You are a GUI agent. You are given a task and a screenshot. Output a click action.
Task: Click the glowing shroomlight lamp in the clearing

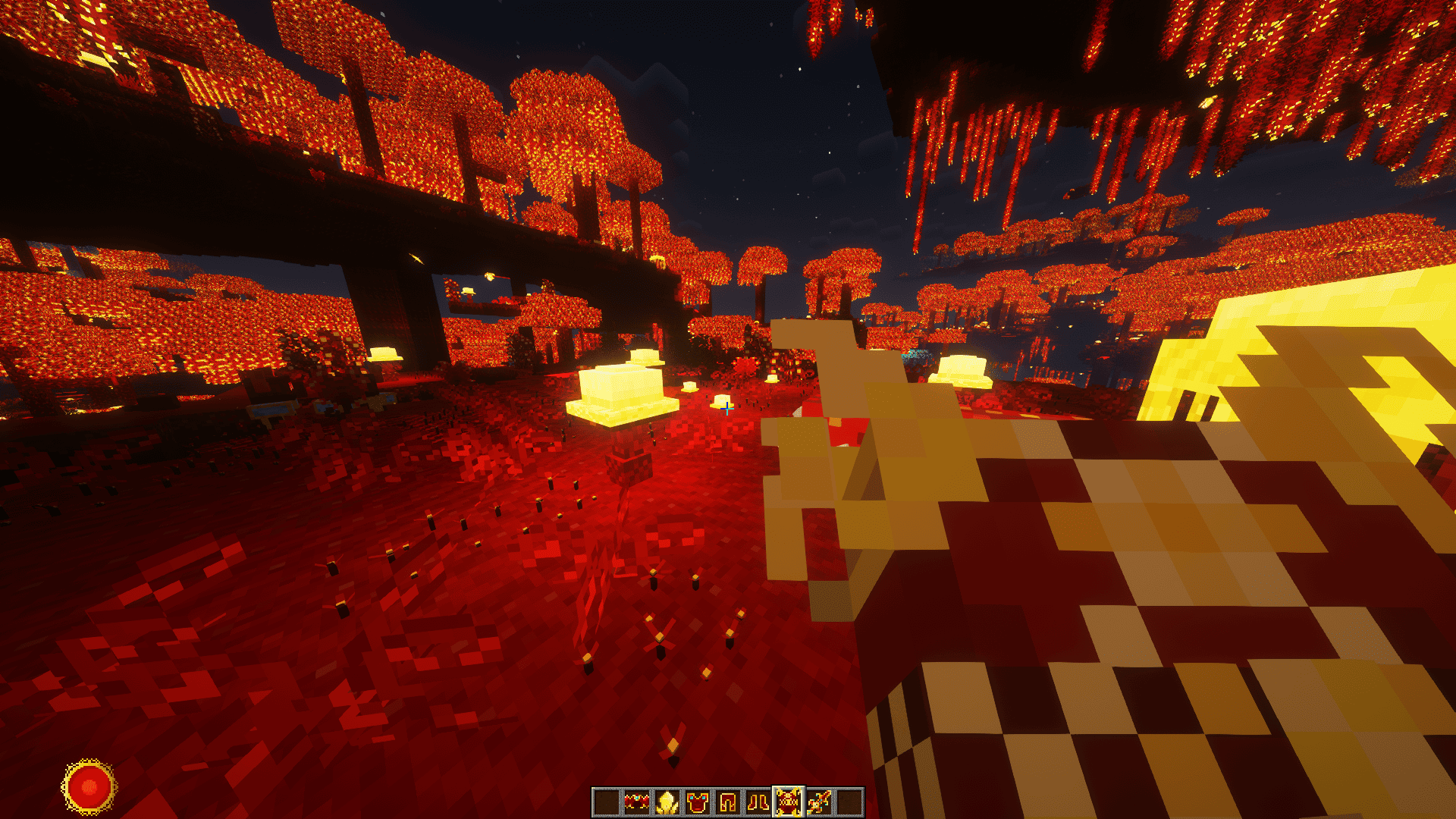tap(622, 391)
